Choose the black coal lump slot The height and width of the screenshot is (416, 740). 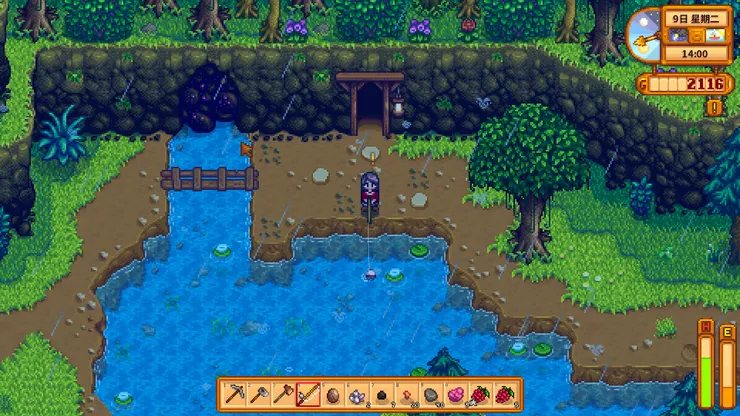click(382, 394)
